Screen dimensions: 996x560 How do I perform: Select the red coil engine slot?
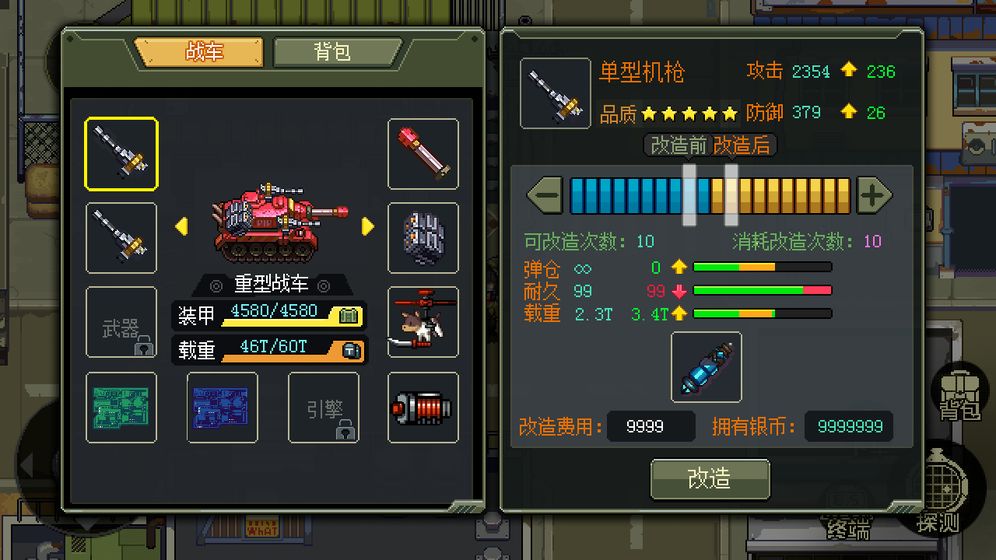pyautogui.click(x=423, y=407)
